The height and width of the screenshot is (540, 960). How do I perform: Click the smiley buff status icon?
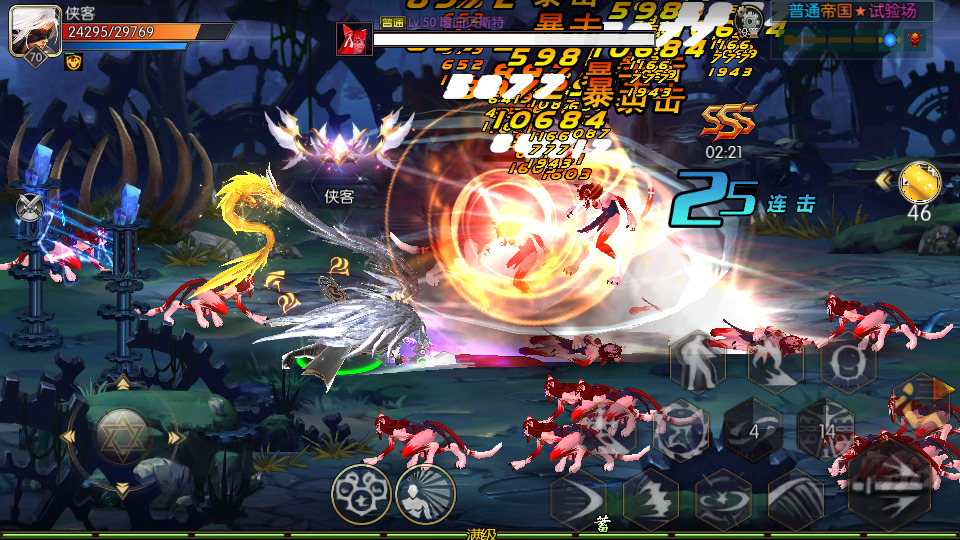click(x=73, y=62)
